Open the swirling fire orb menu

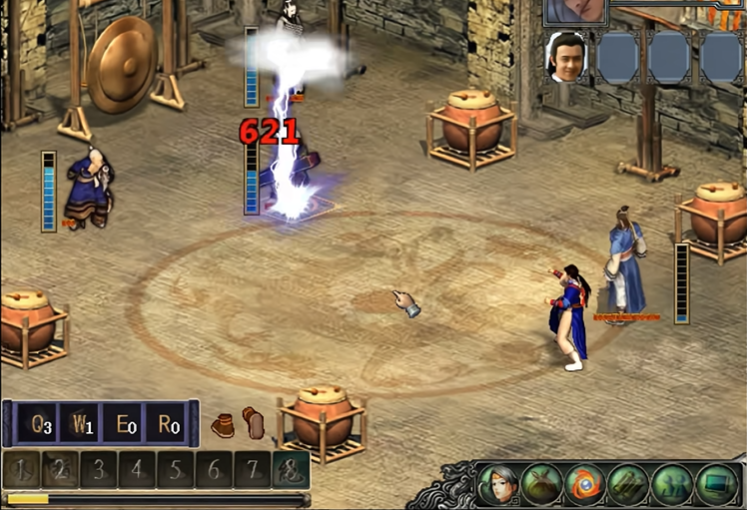[x=584, y=485]
